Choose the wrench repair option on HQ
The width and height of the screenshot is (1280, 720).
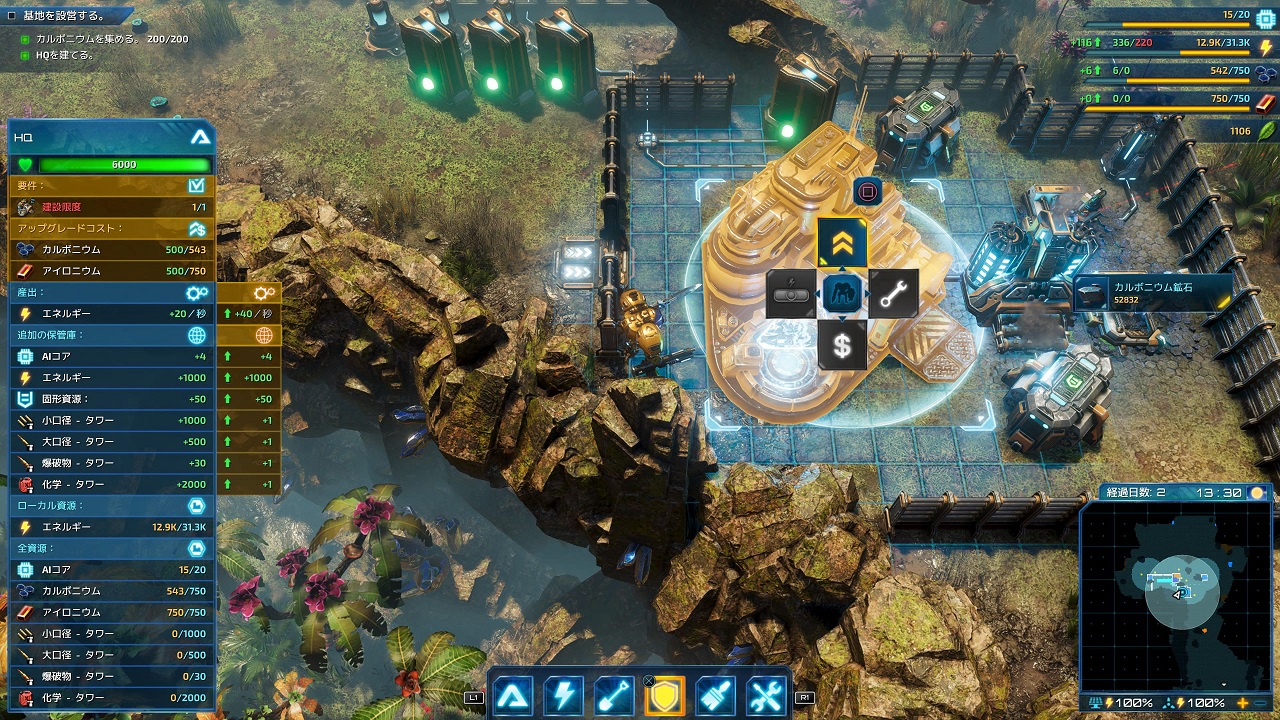tap(893, 294)
